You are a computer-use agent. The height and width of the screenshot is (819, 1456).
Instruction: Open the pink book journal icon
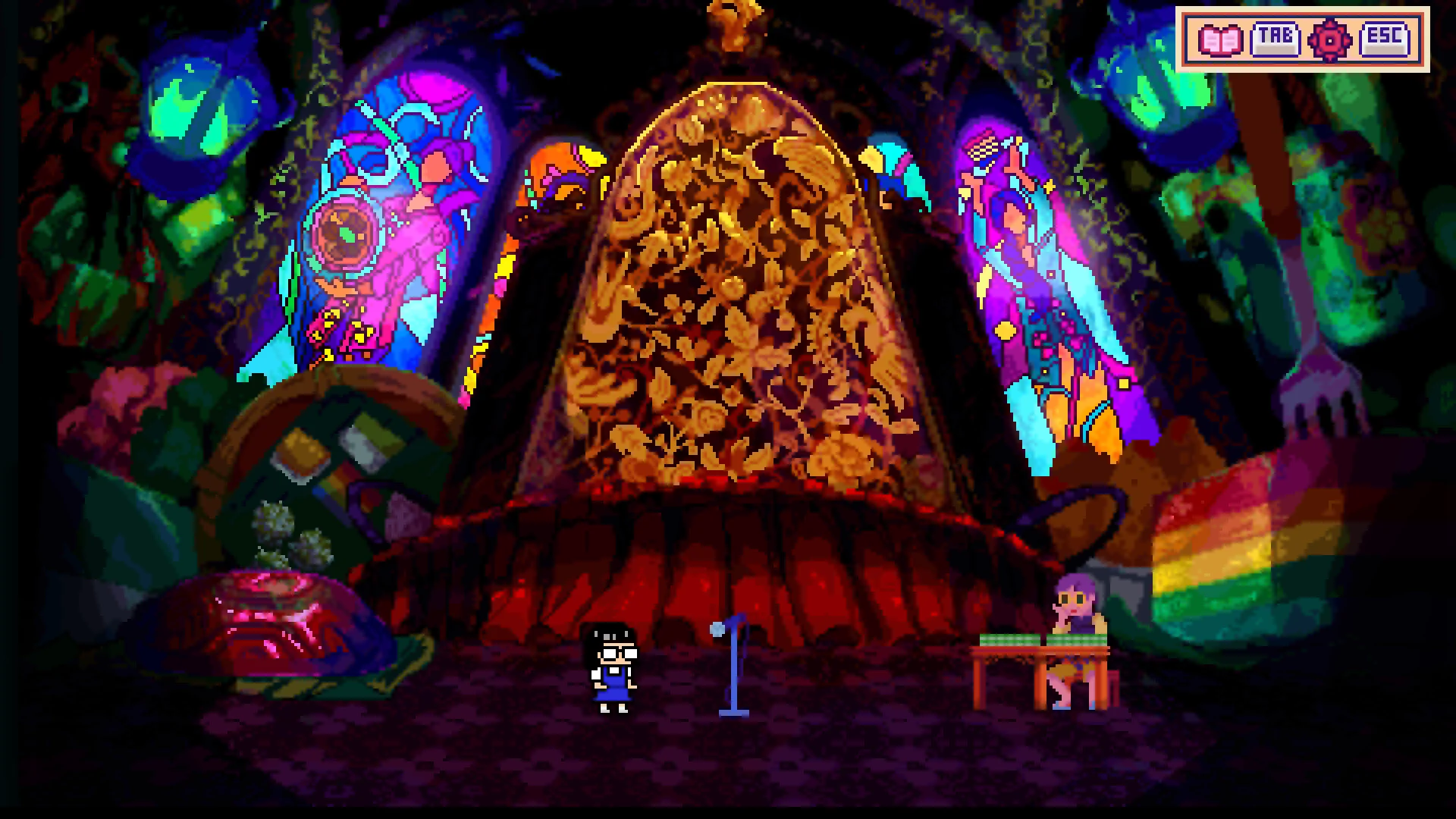click(1220, 39)
